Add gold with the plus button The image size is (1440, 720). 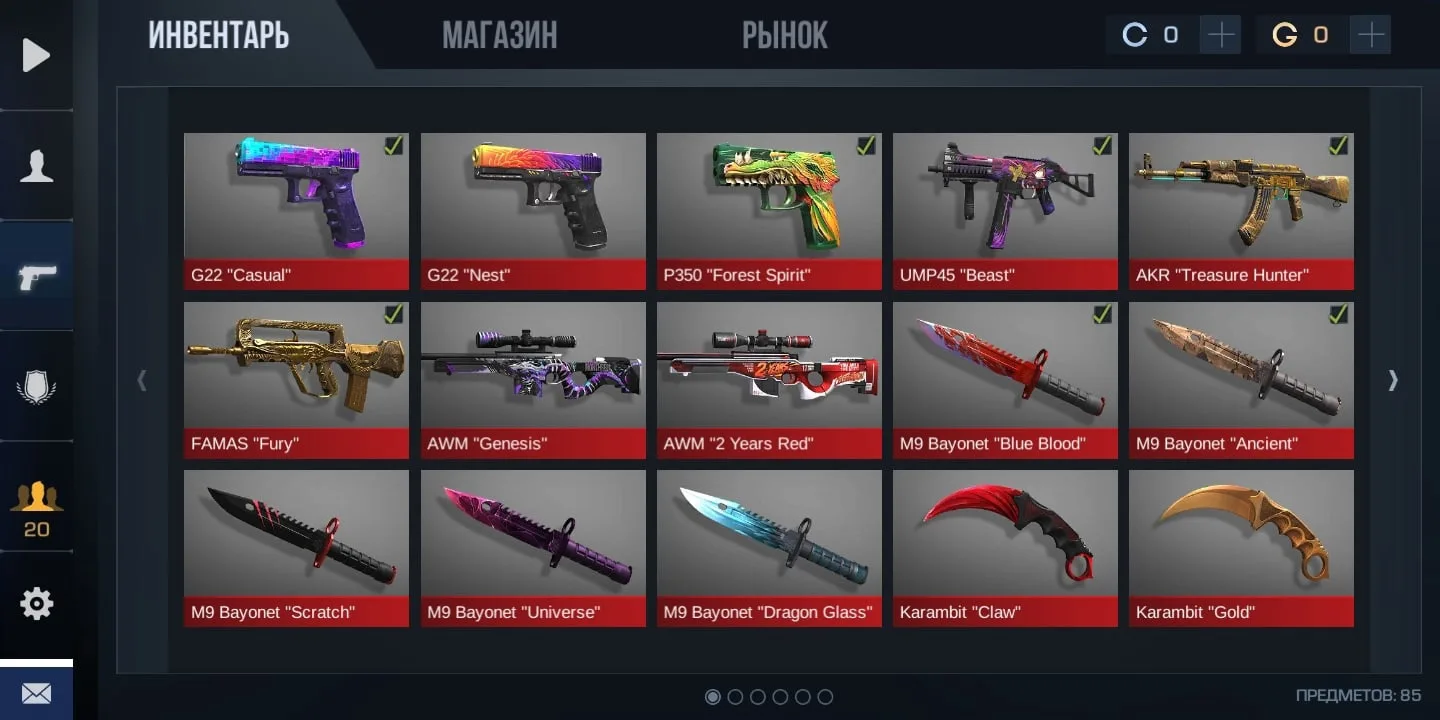1371,36
